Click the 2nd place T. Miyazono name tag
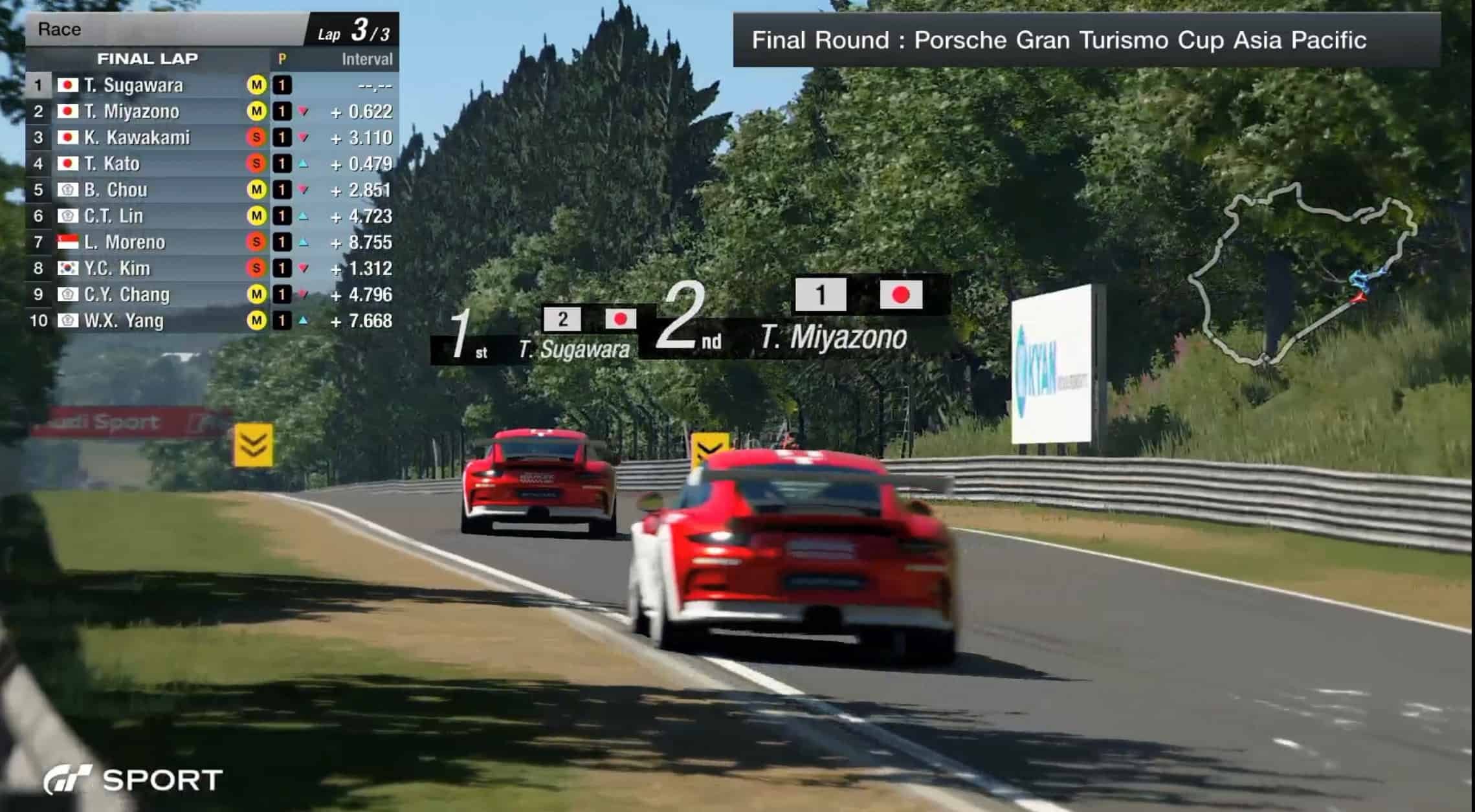1475x812 pixels. tap(833, 337)
